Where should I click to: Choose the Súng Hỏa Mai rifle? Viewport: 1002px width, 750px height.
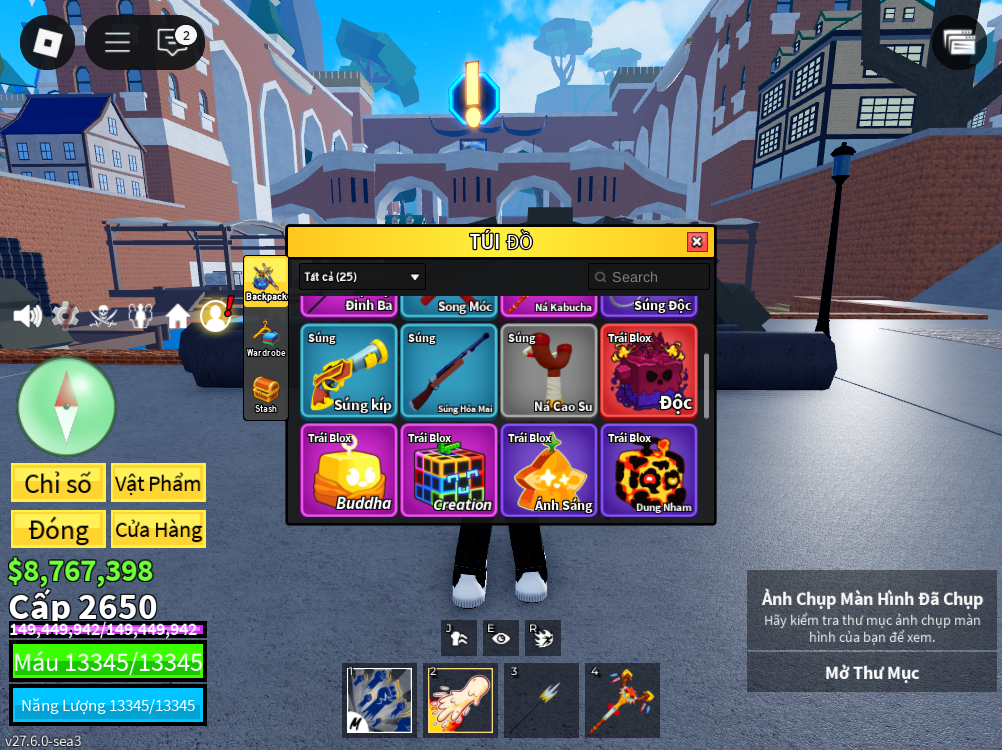click(449, 370)
